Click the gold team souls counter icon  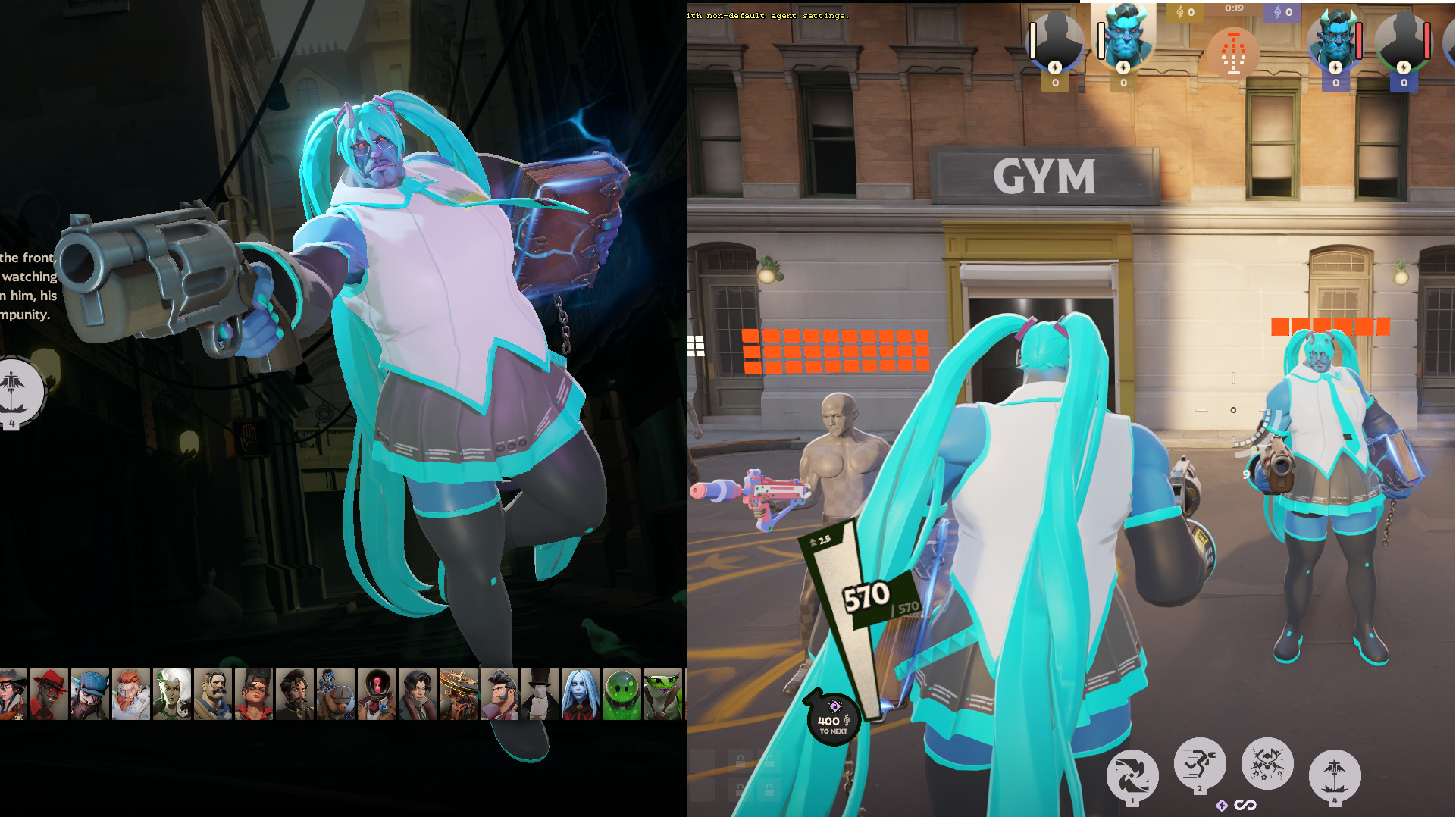click(1181, 12)
